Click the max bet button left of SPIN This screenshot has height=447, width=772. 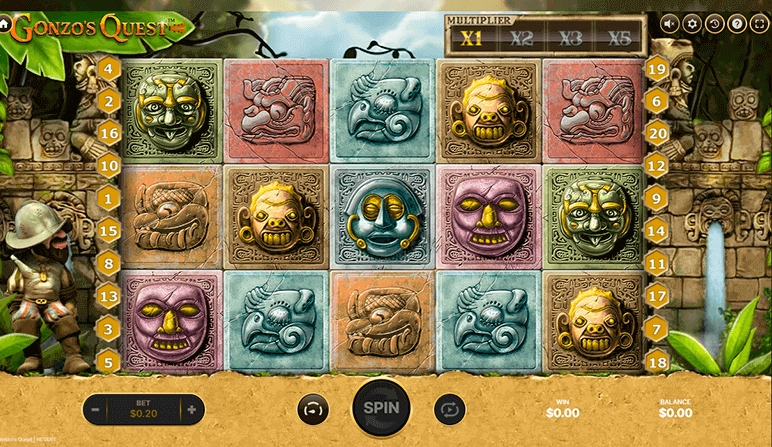point(313,409)
